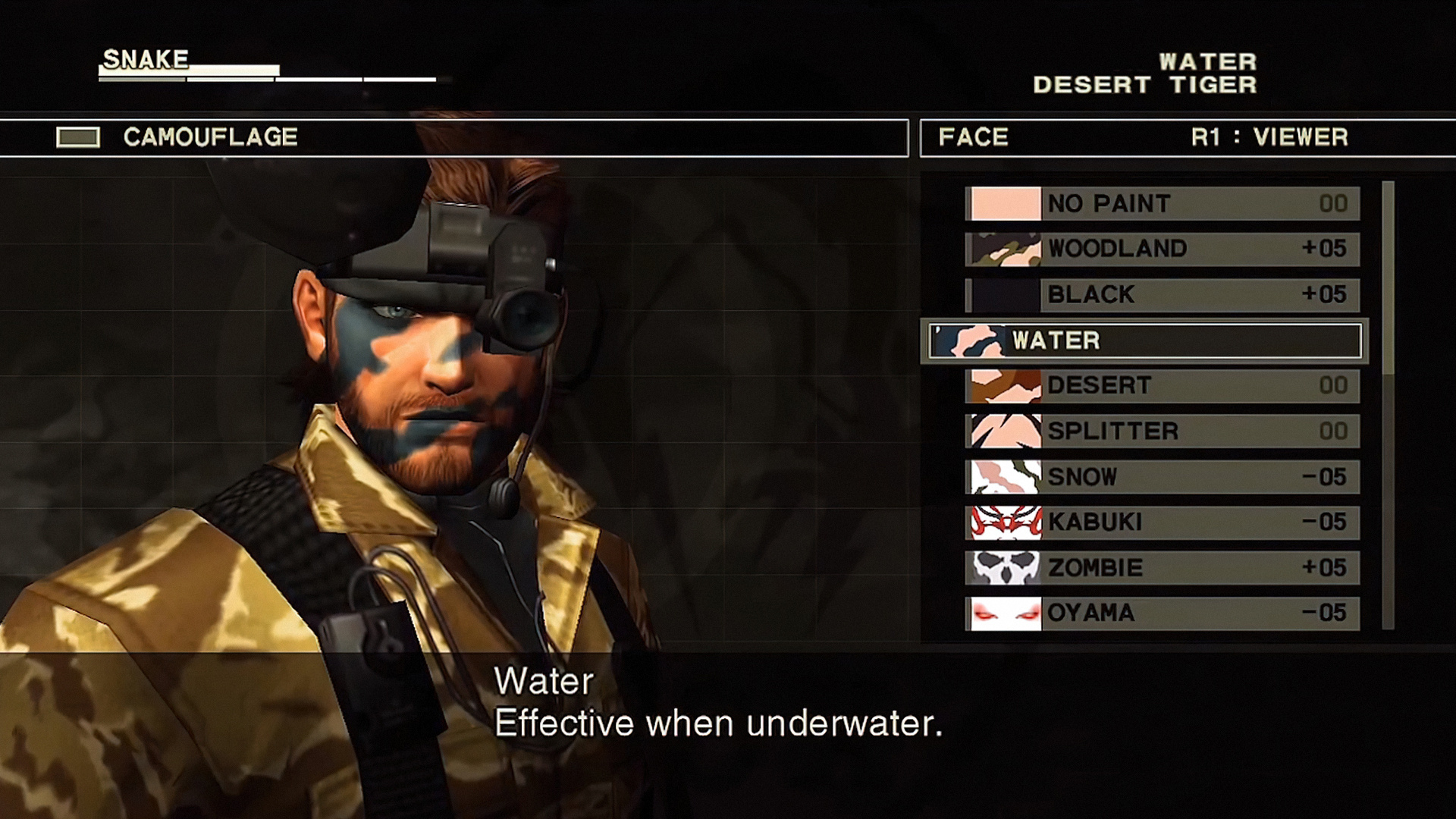Choose Woodland face paint
Viewport: 1456px width, 819px height.
tap(1162, 249)
